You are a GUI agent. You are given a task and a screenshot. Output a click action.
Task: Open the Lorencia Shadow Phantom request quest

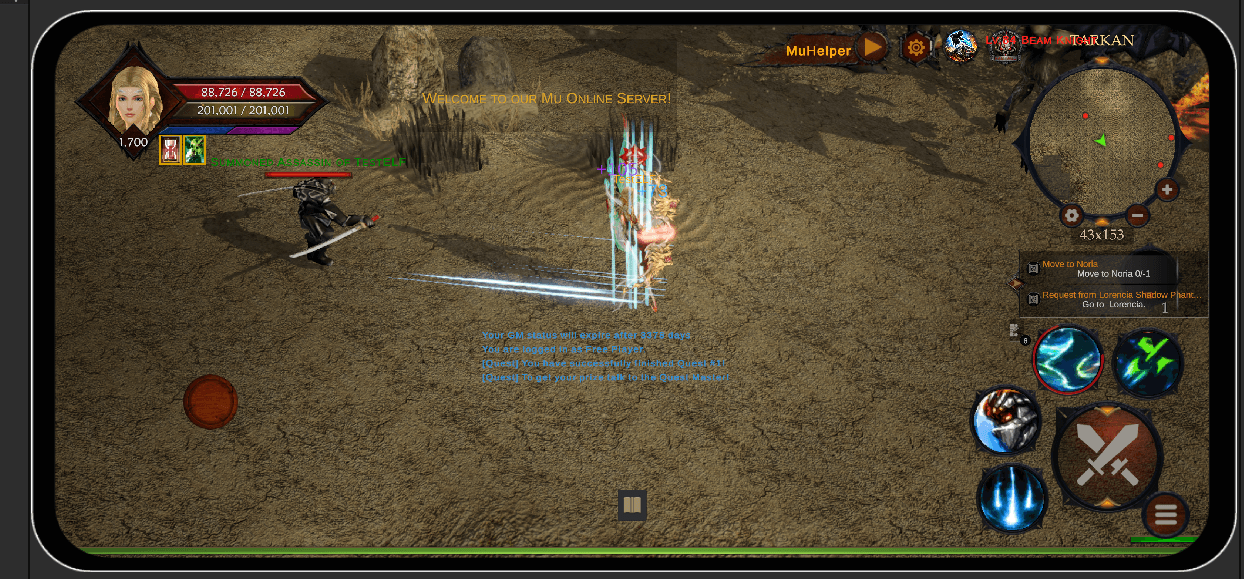[x=1110, y=300]
